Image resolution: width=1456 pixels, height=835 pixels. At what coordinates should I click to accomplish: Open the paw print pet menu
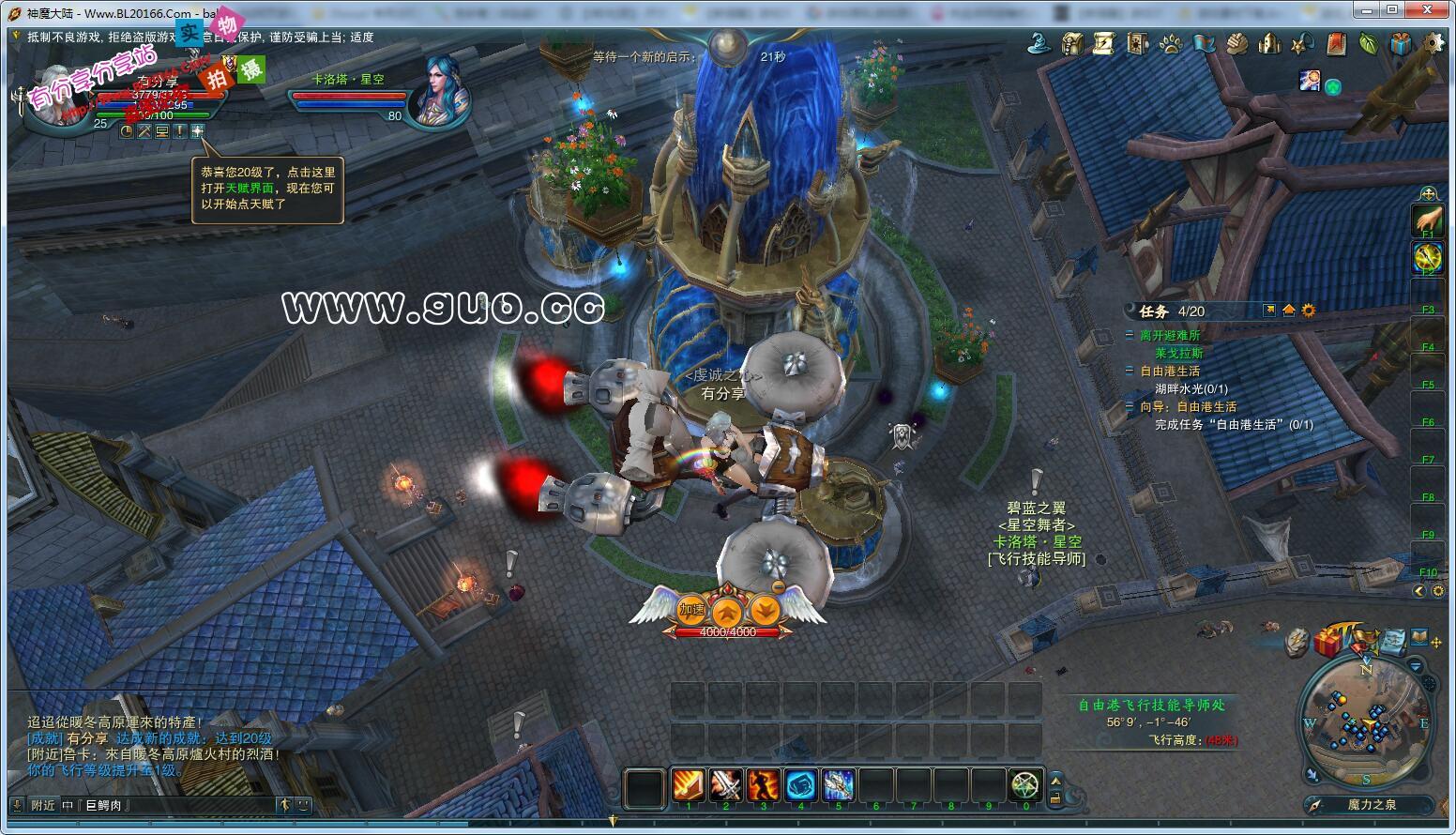click(1171, 43)
